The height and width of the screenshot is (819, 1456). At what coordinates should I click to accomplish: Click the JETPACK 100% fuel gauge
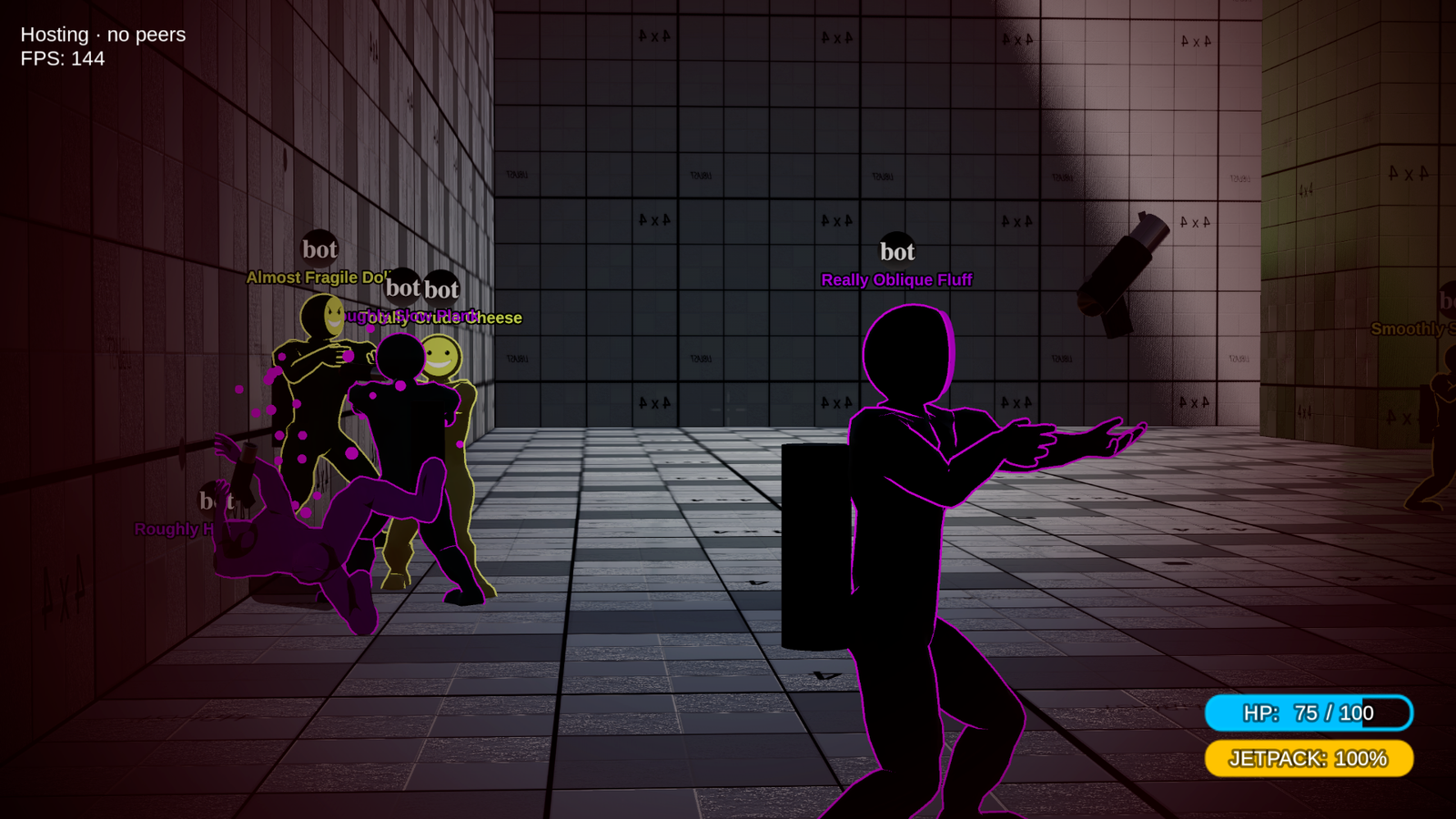coord(1308,757)
